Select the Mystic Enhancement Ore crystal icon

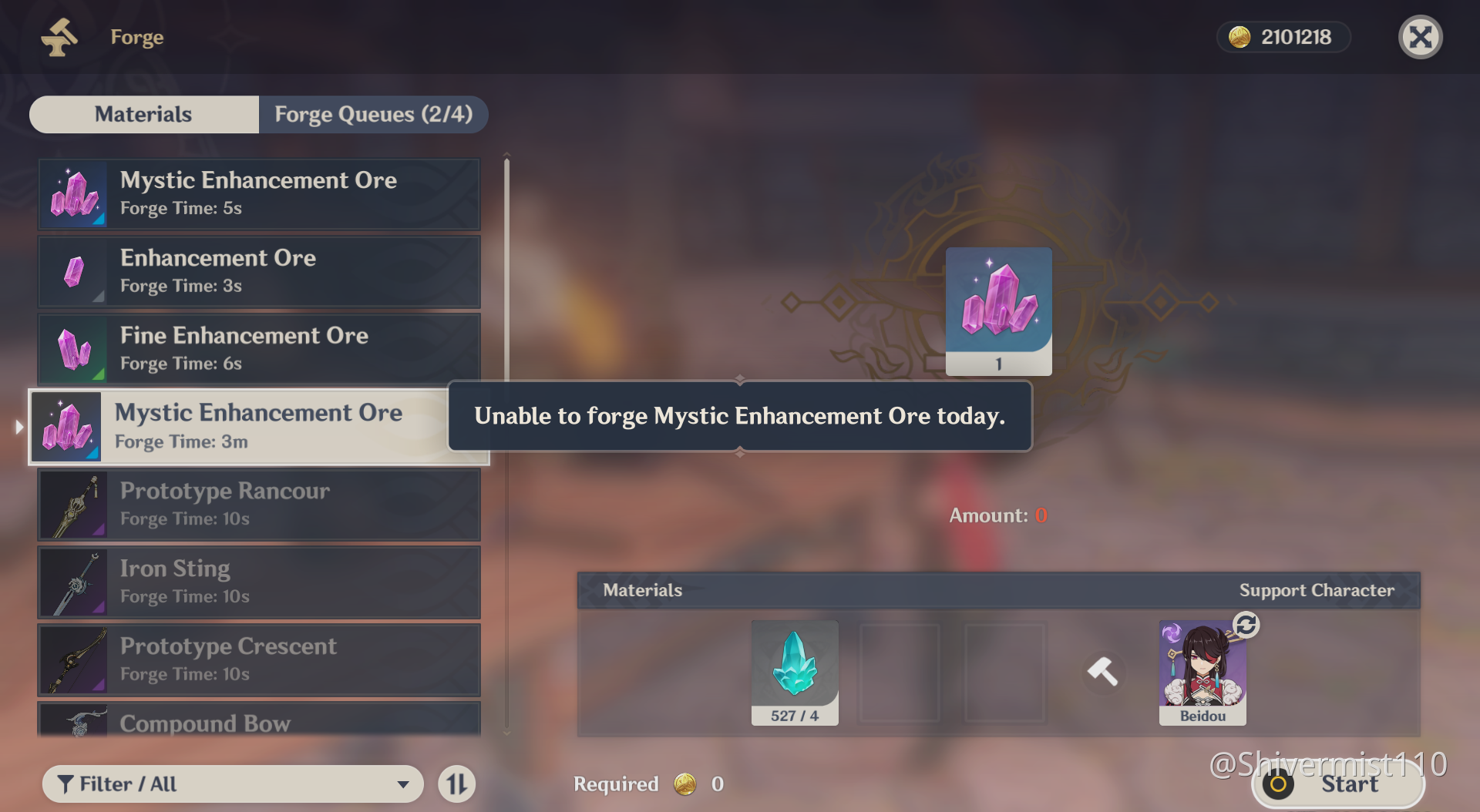point(74,194)
